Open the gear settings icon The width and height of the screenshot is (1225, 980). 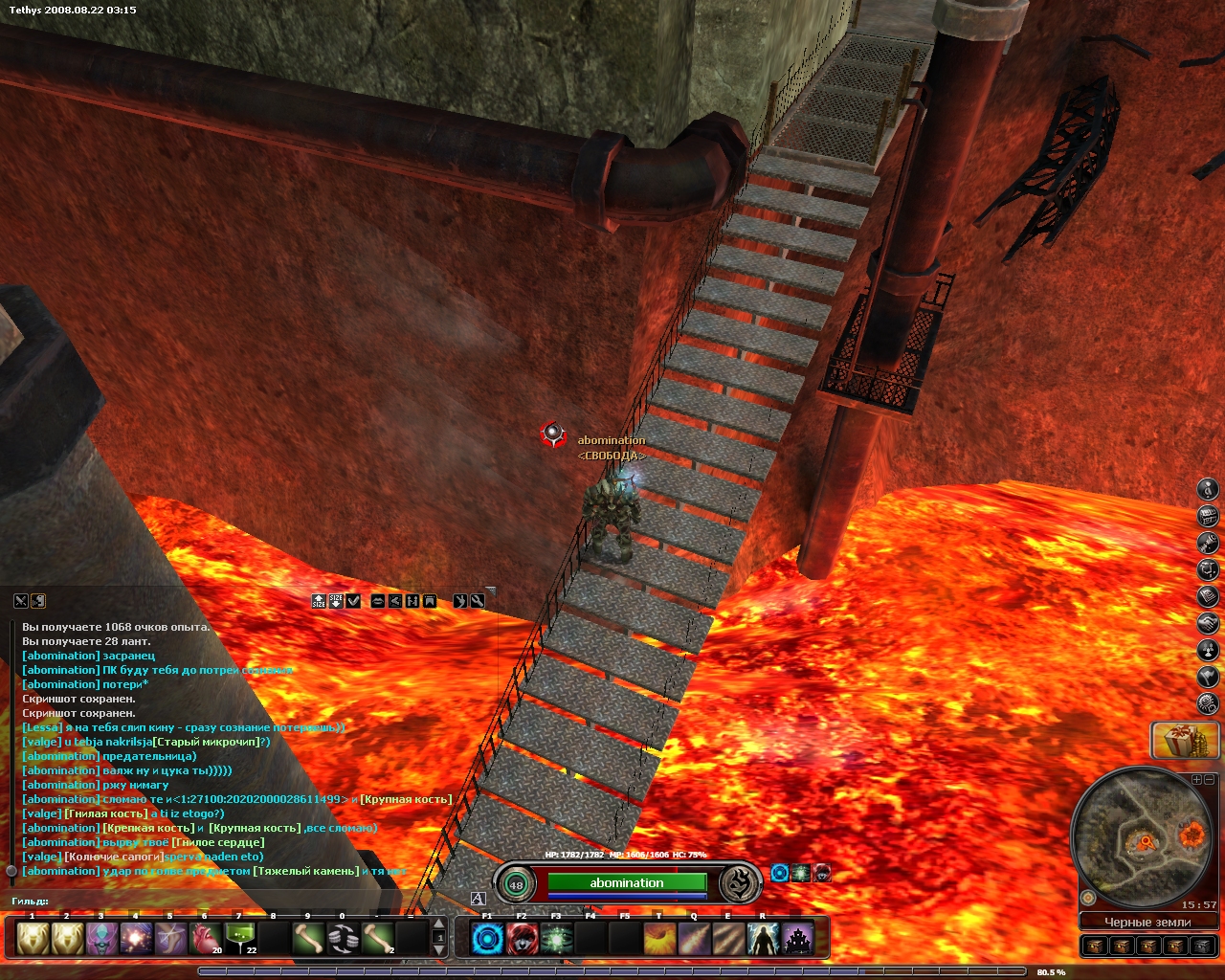[1209, 703]
